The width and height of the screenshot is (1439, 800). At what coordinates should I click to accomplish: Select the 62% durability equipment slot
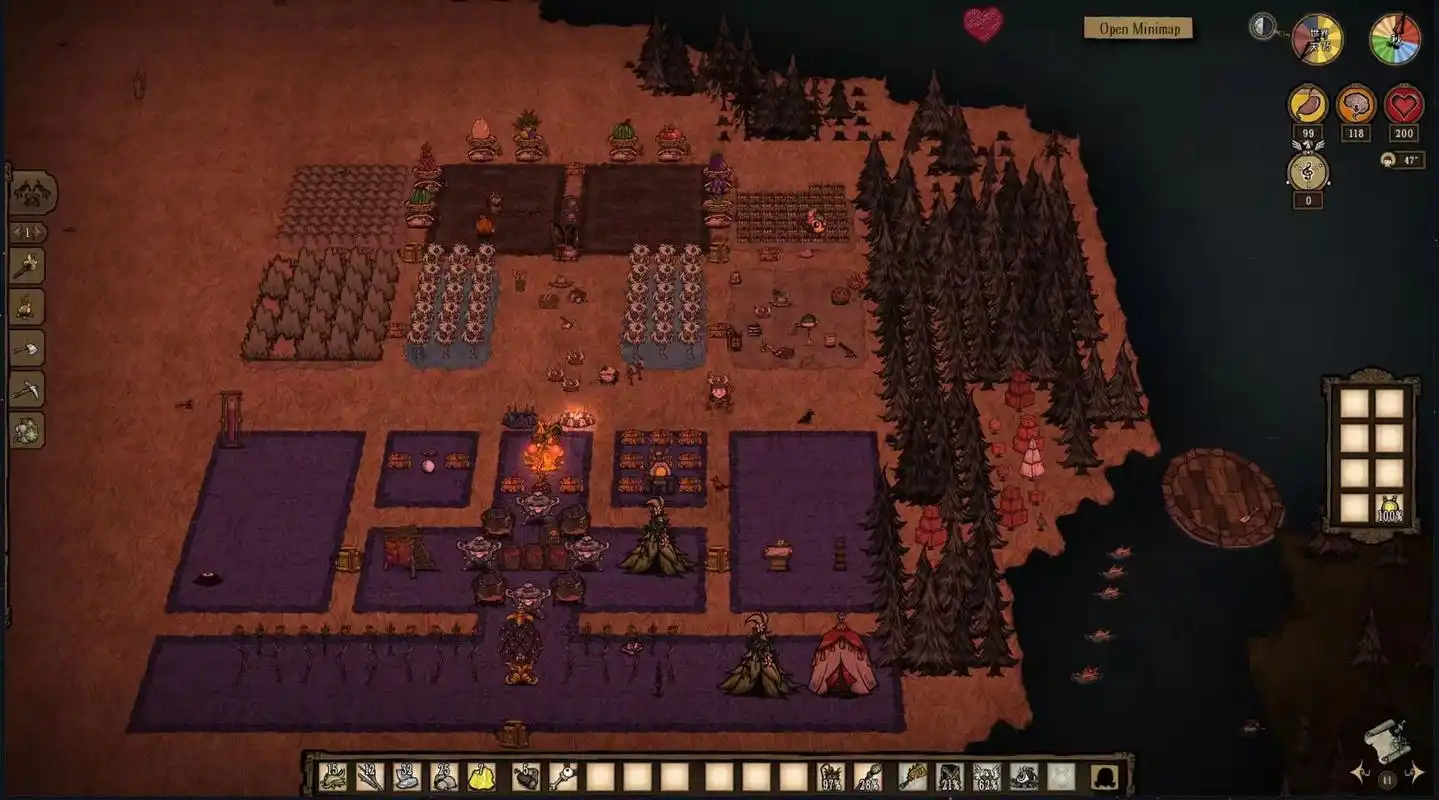986,776
